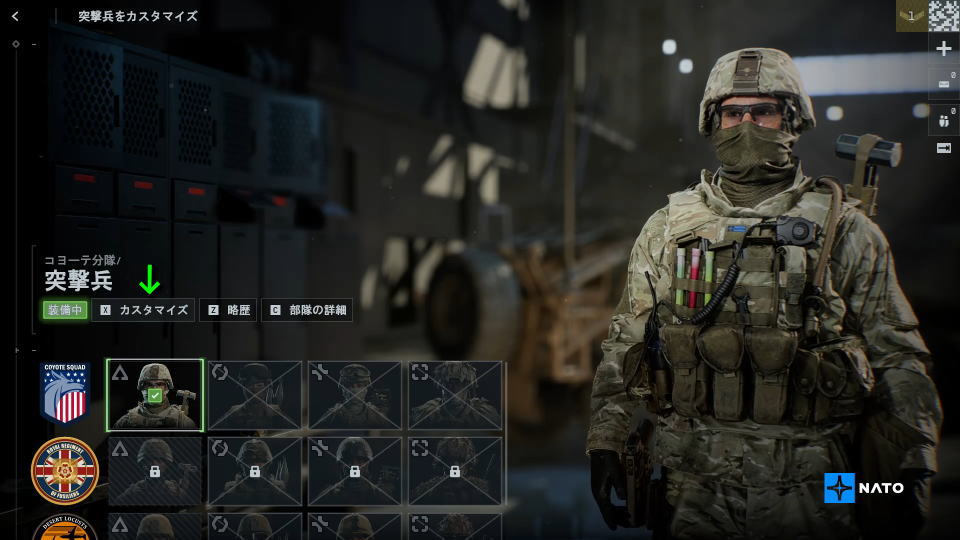Select the locked Royal Regiment assault soldier tile
Viewport: 960px width, 540px height.
(155, 470)
